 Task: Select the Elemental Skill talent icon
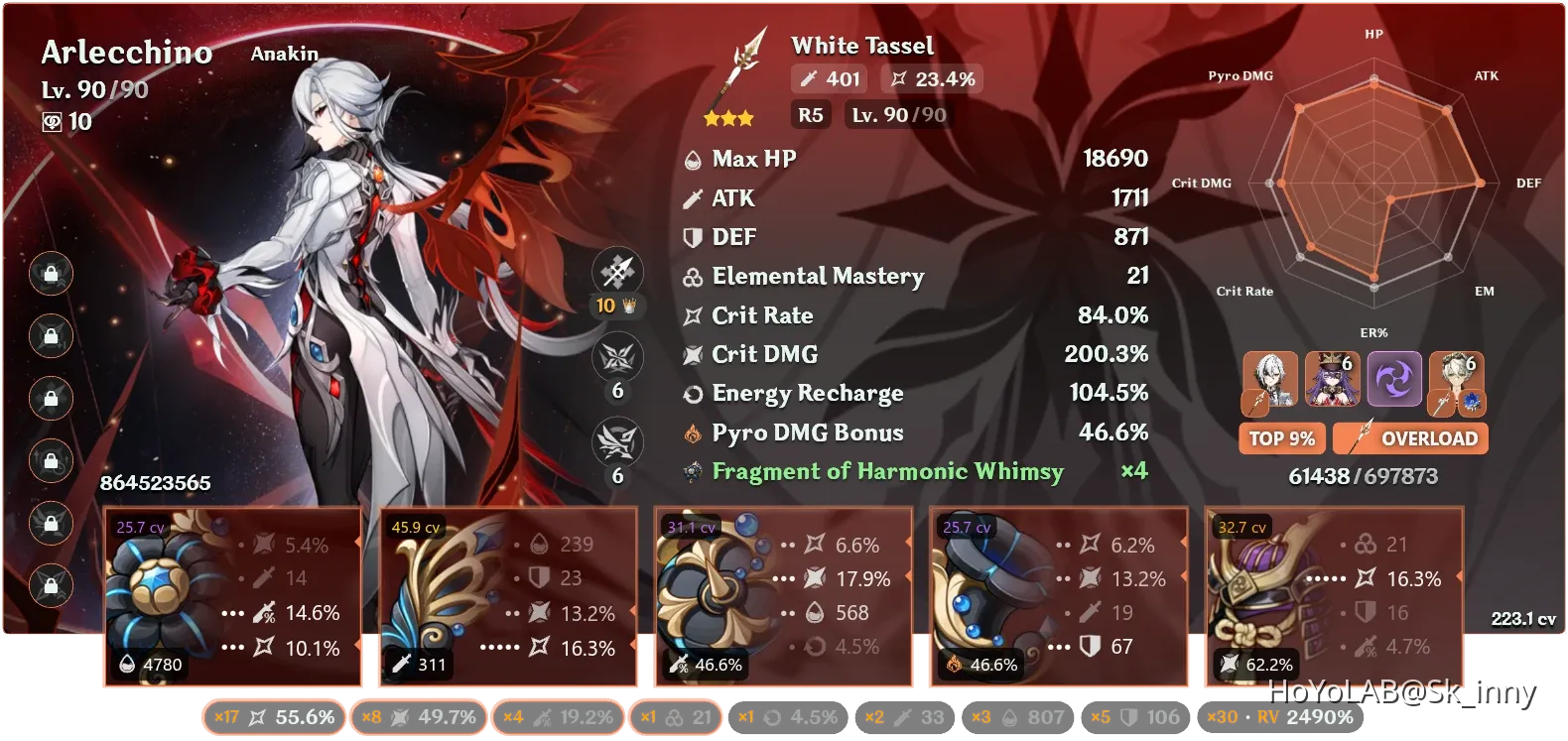[x=617, y=357]
